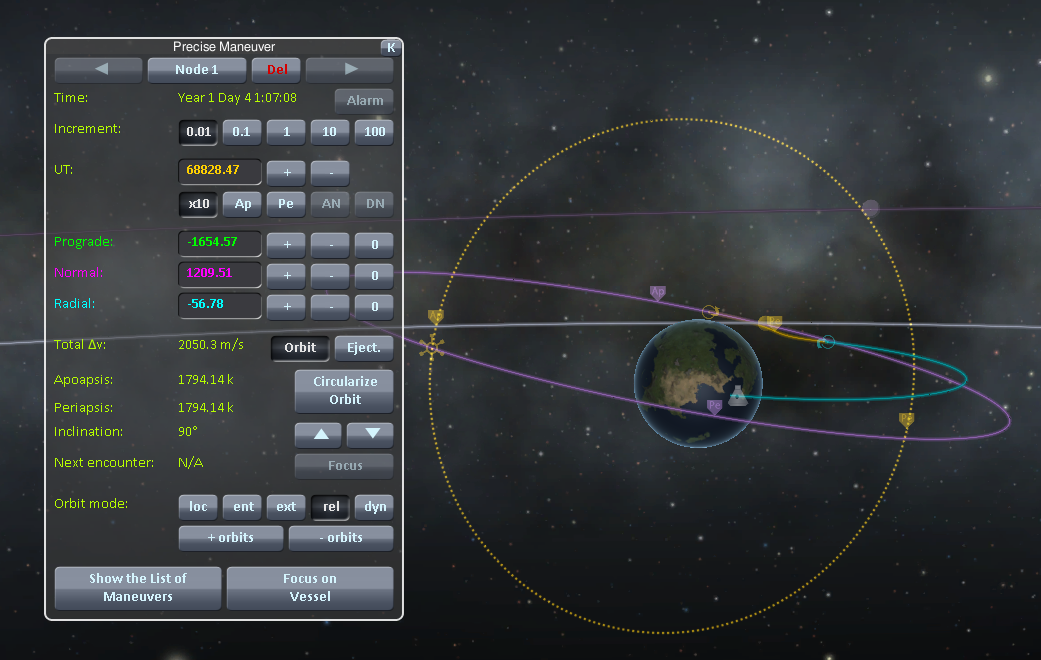Viewport: 1041px width, 660px height.
Task: Move the node to apoapsis with Ap
Action: coord(242,204)
